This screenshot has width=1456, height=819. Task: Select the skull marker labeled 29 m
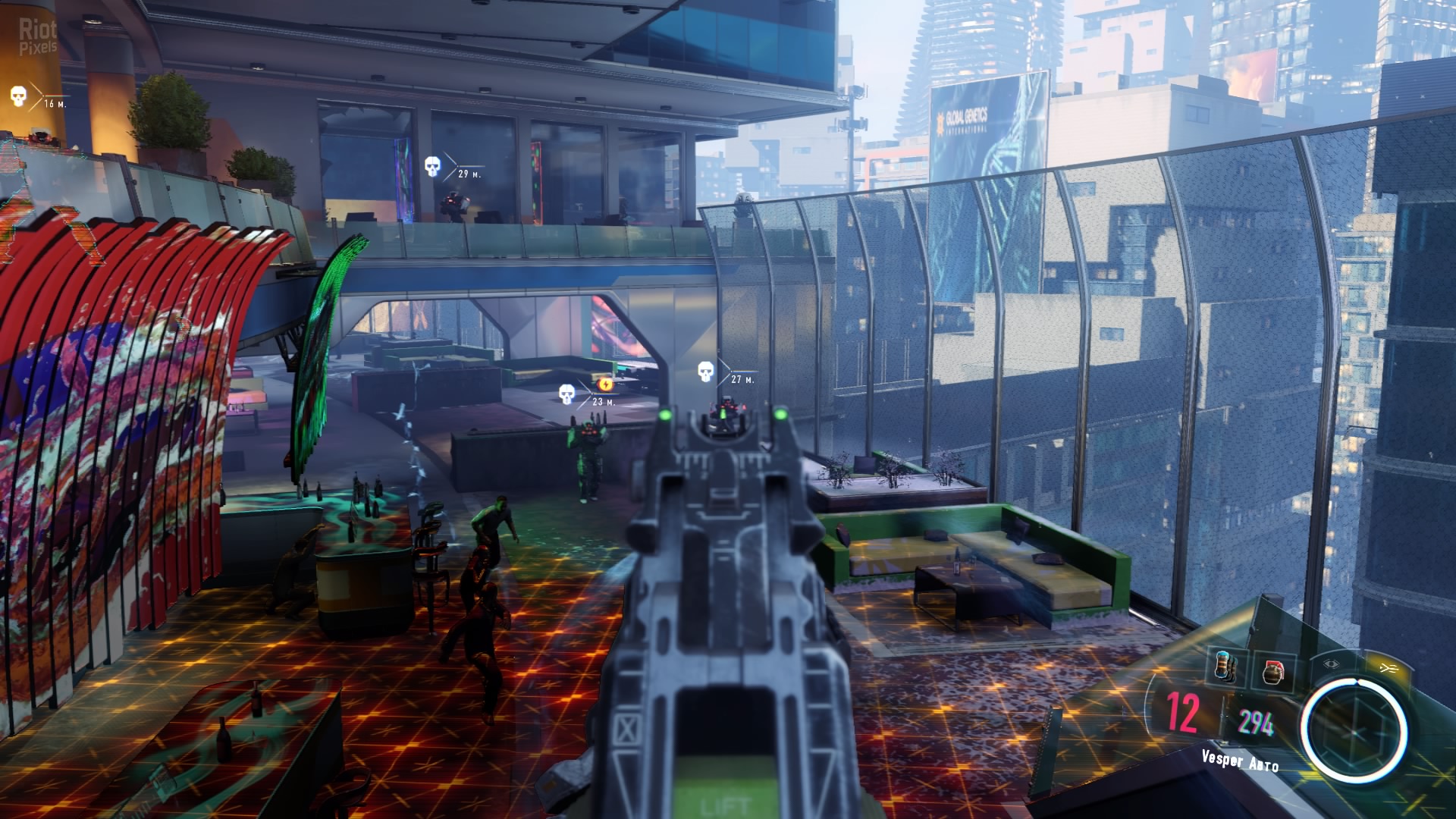tap(431, 166)
